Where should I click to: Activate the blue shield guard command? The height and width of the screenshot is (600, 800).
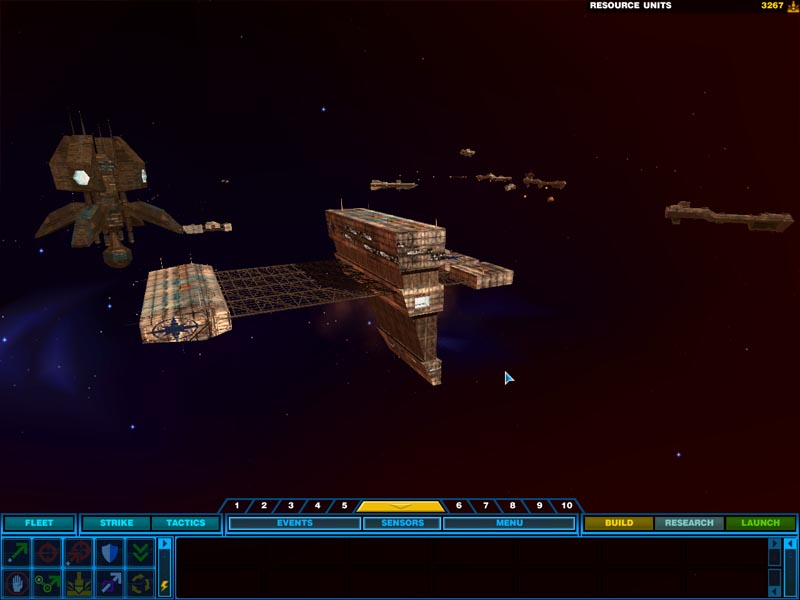click(x=109, y=552)
